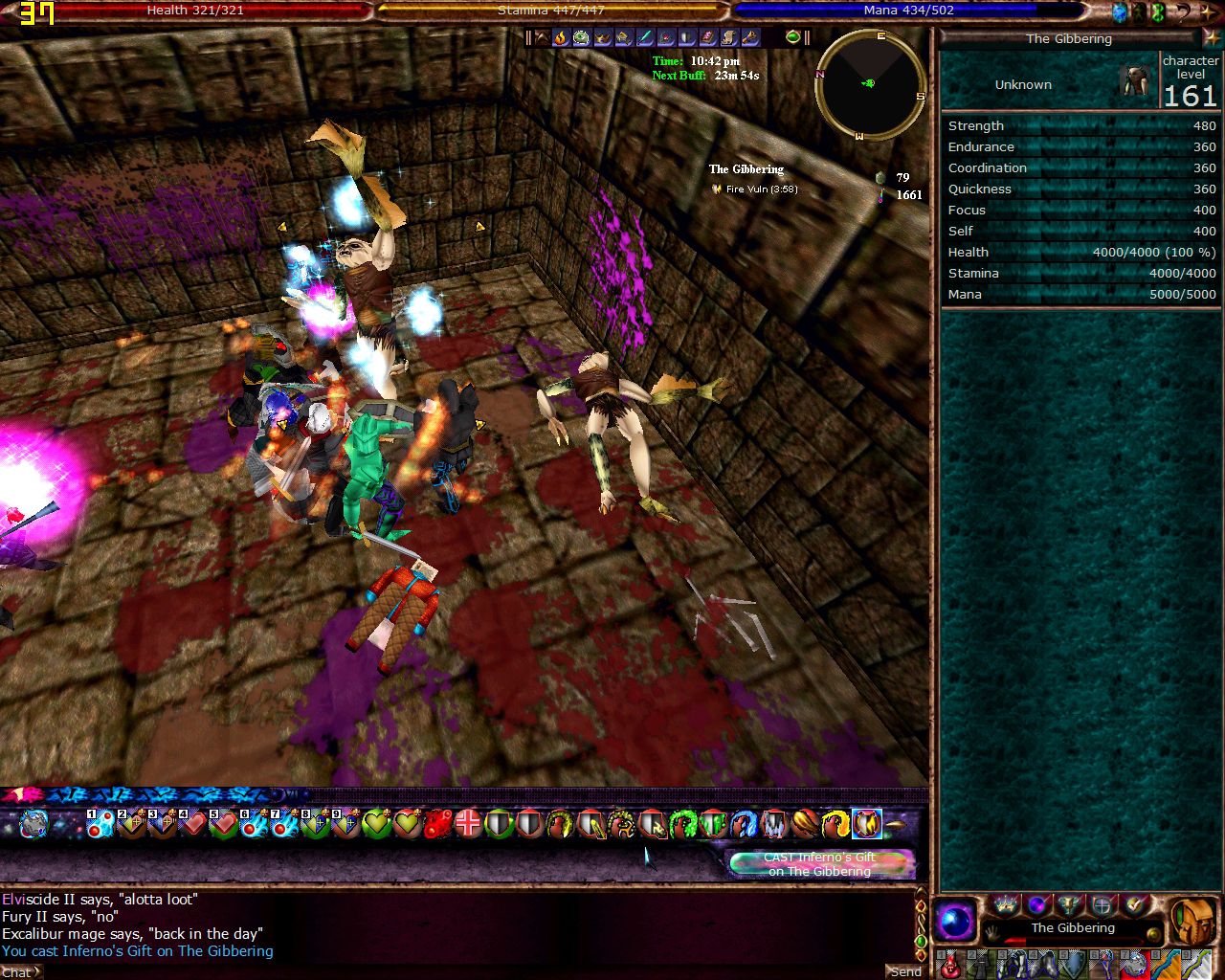Choose the highlighted Inferno's Gift spell icon
The image size is (1225, 980).
point(866,823)
